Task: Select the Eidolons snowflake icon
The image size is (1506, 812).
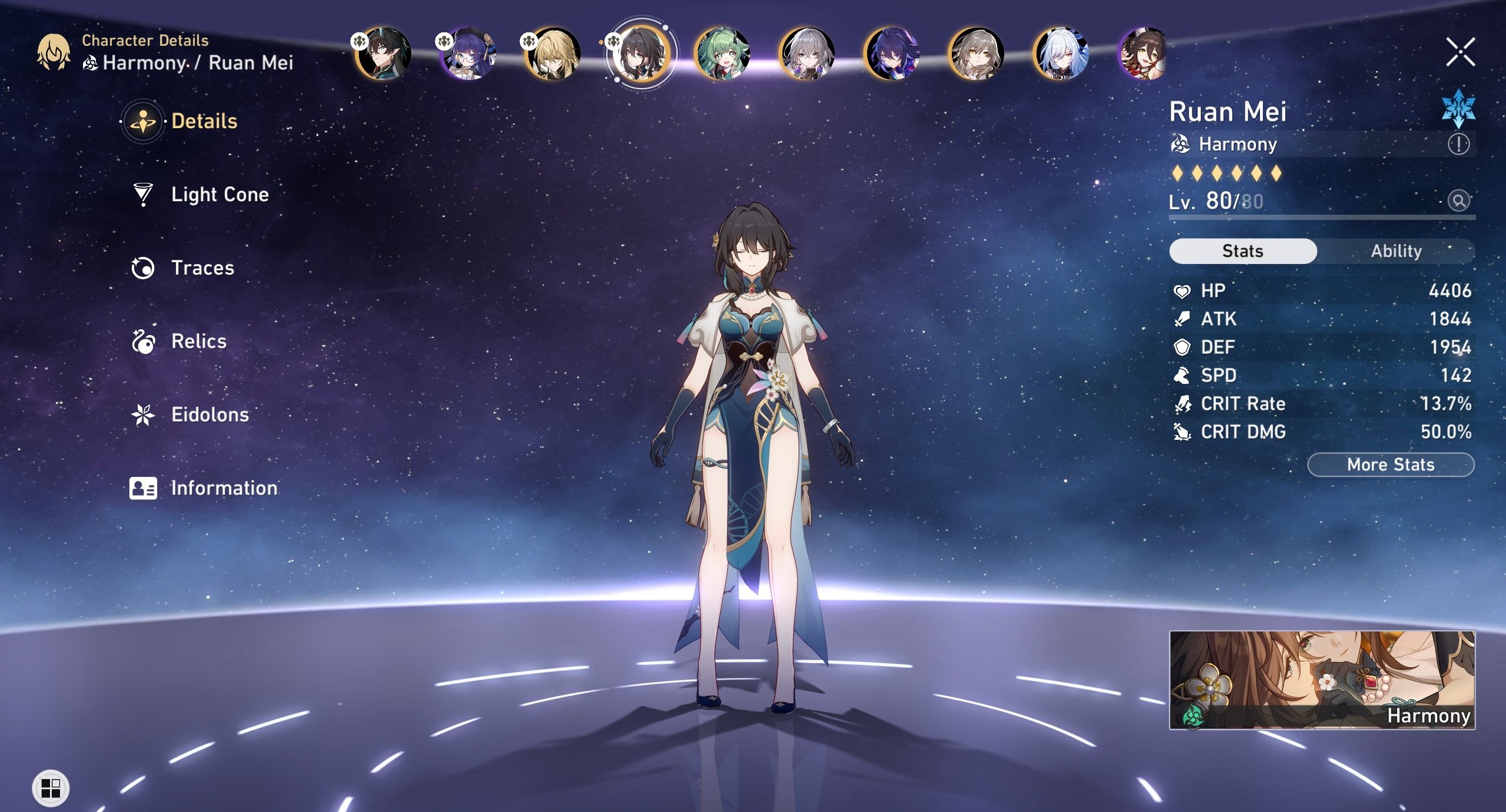Action: (143, 415)
